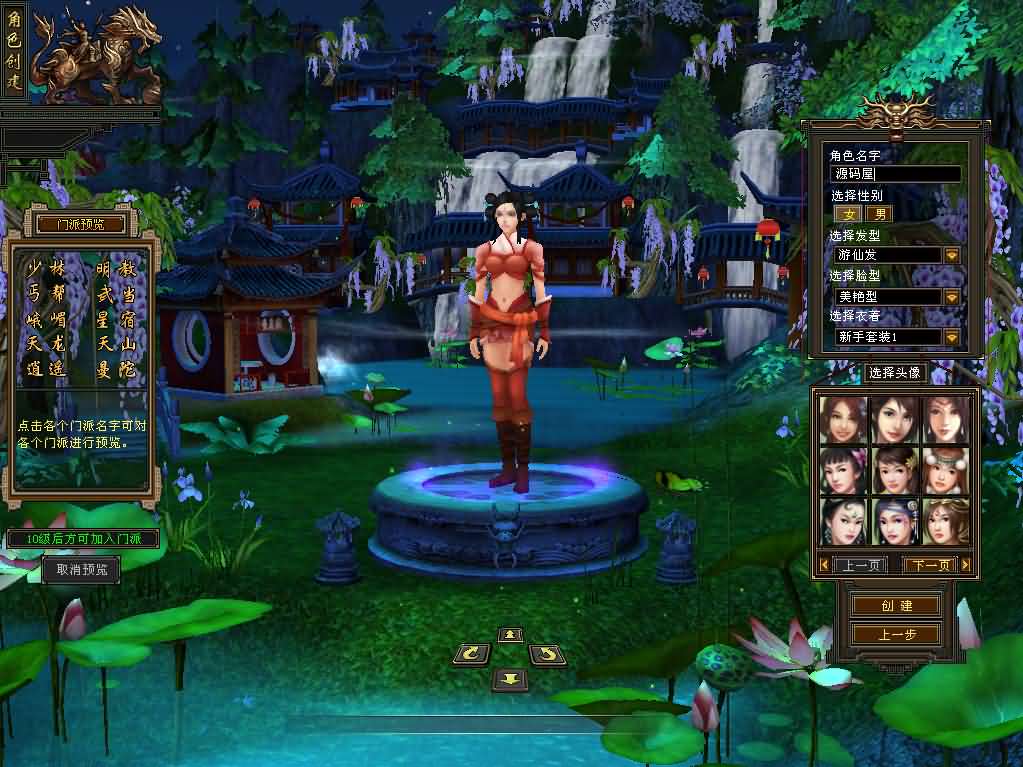Preview the 少林 sect
The height and width of the screenshot is (767, 1023).
pos(45,268)
